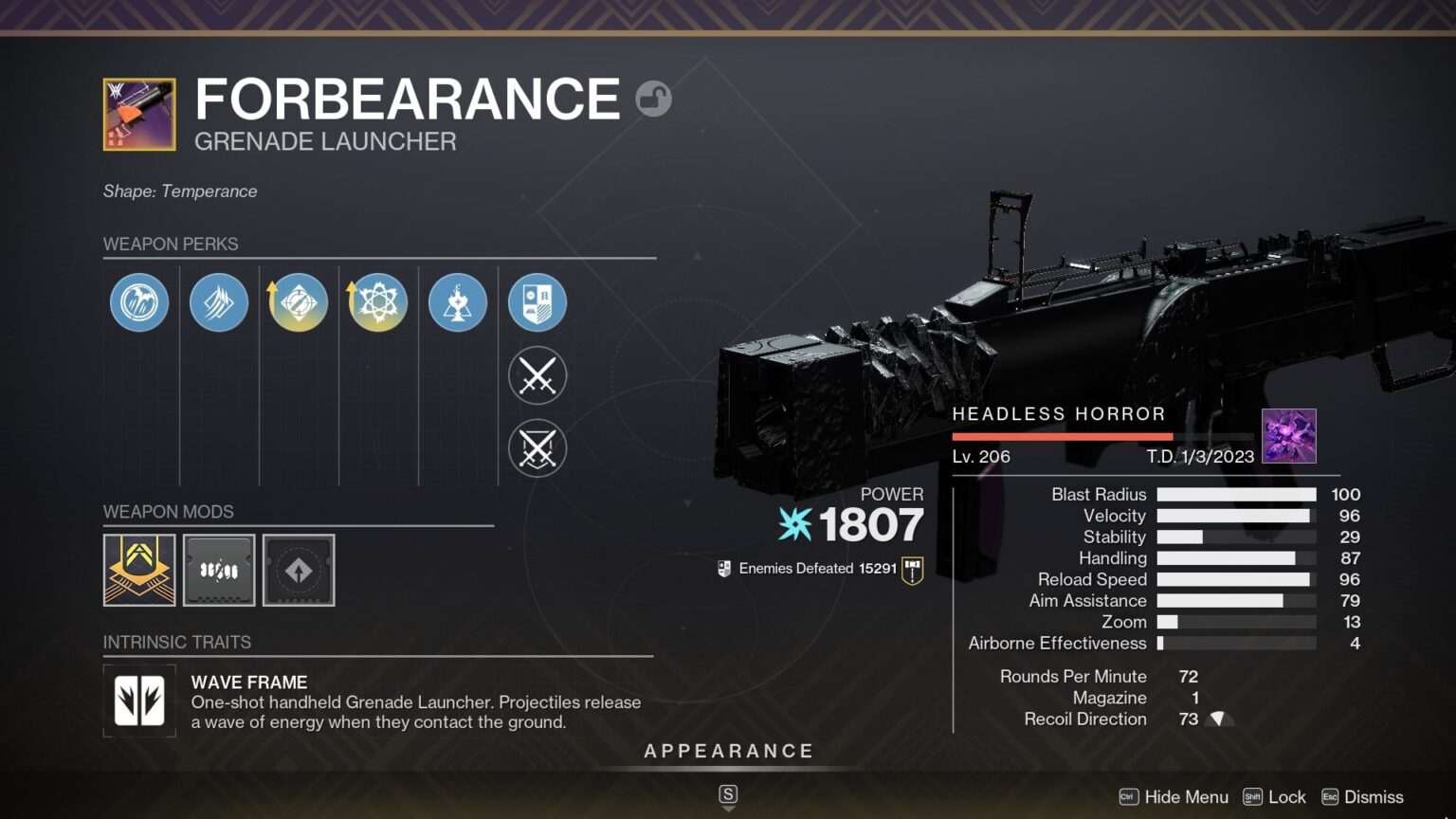The width and height of the screenshot is (1456, 819).
Task: Select the High-Velocity Rounds magazine perk
Action: (x=218, y=301)
